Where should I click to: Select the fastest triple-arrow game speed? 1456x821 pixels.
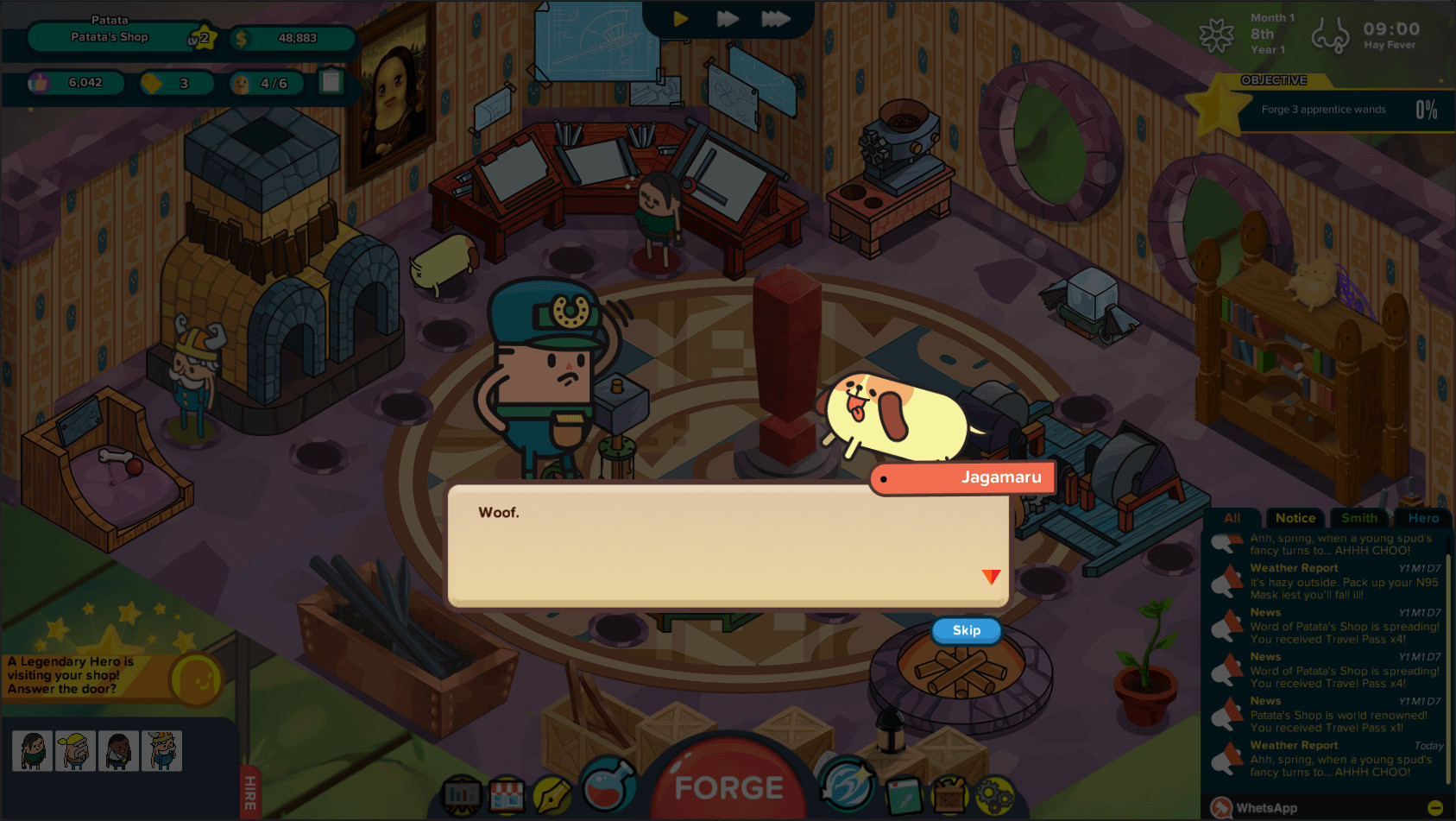(776, 18)
